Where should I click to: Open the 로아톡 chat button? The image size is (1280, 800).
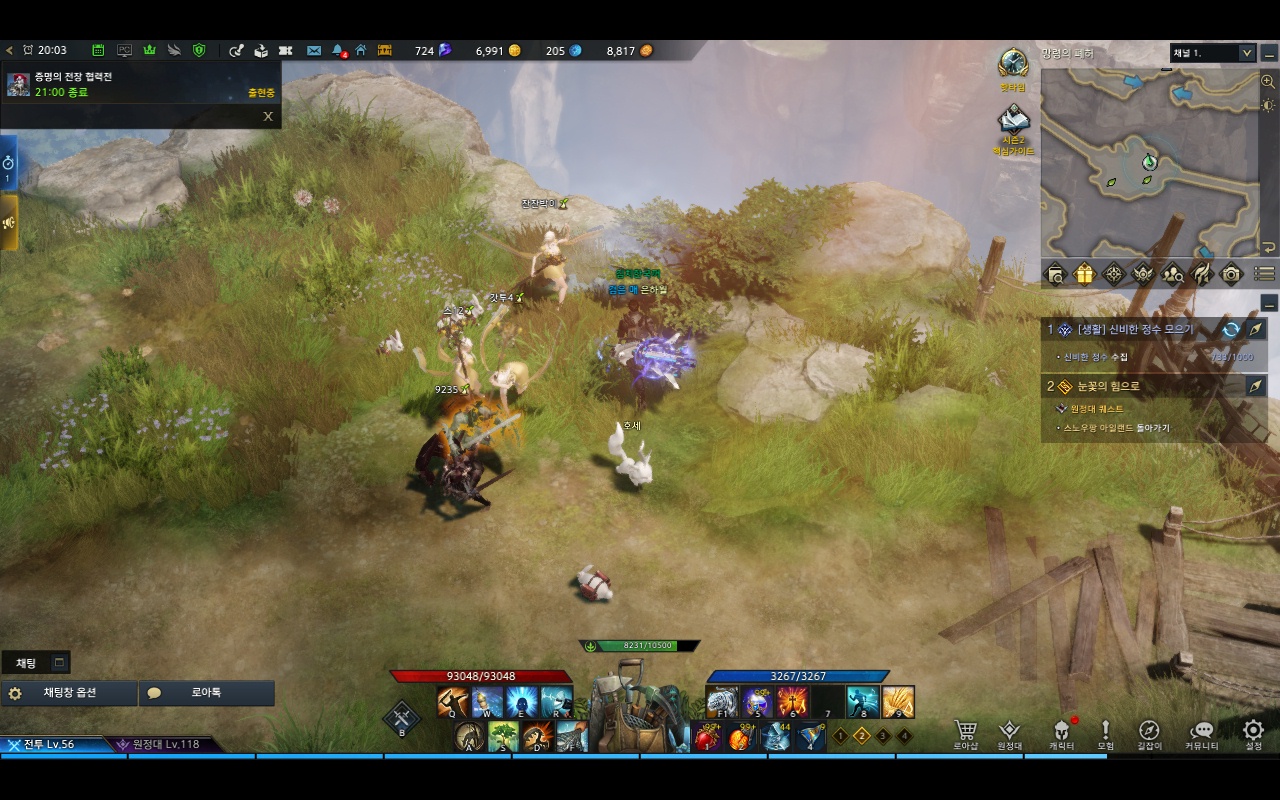(206, 693)
